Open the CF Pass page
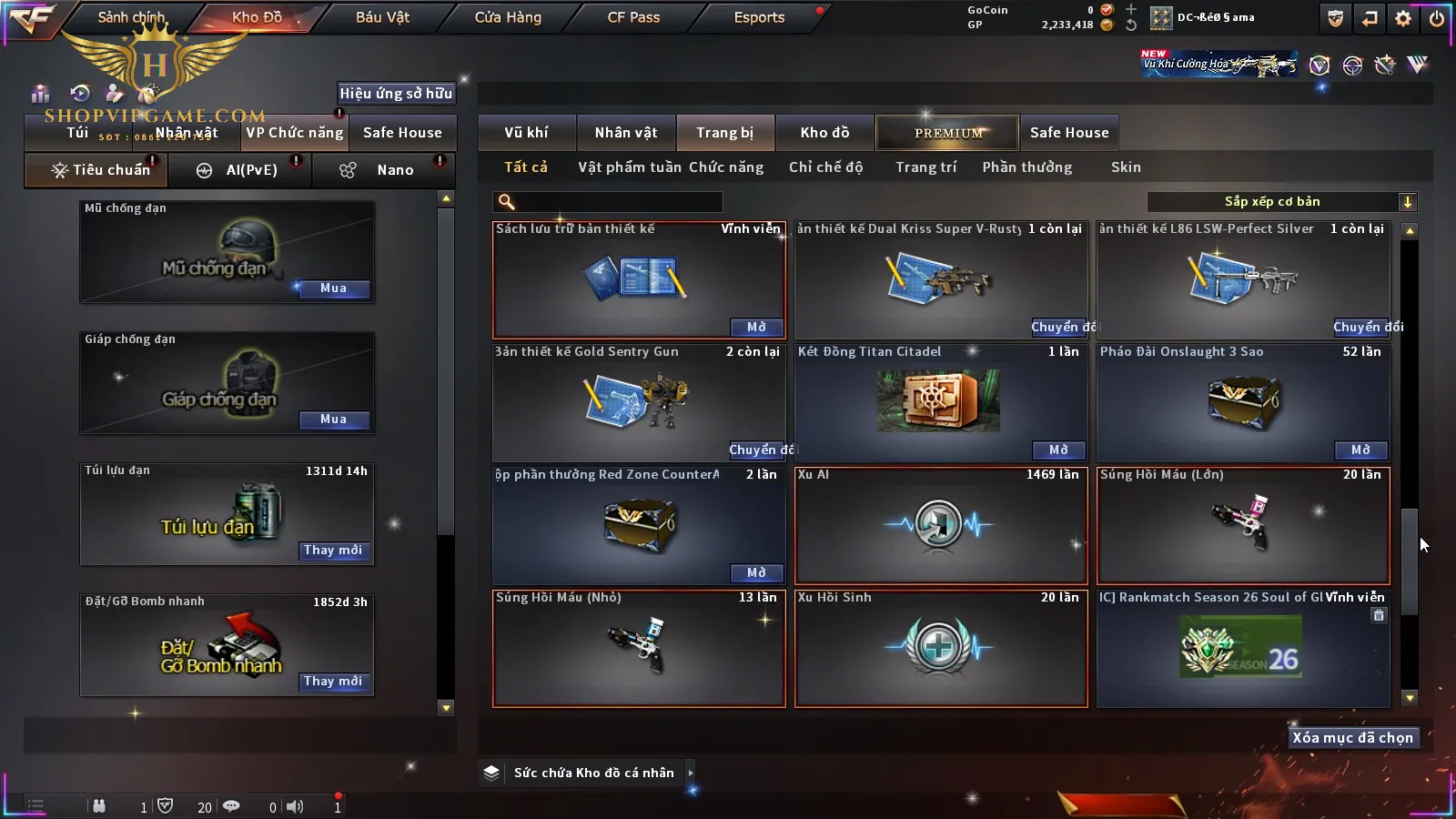Screen dimensions: 1456x819 pyautogui.click(x=633, y=17)
